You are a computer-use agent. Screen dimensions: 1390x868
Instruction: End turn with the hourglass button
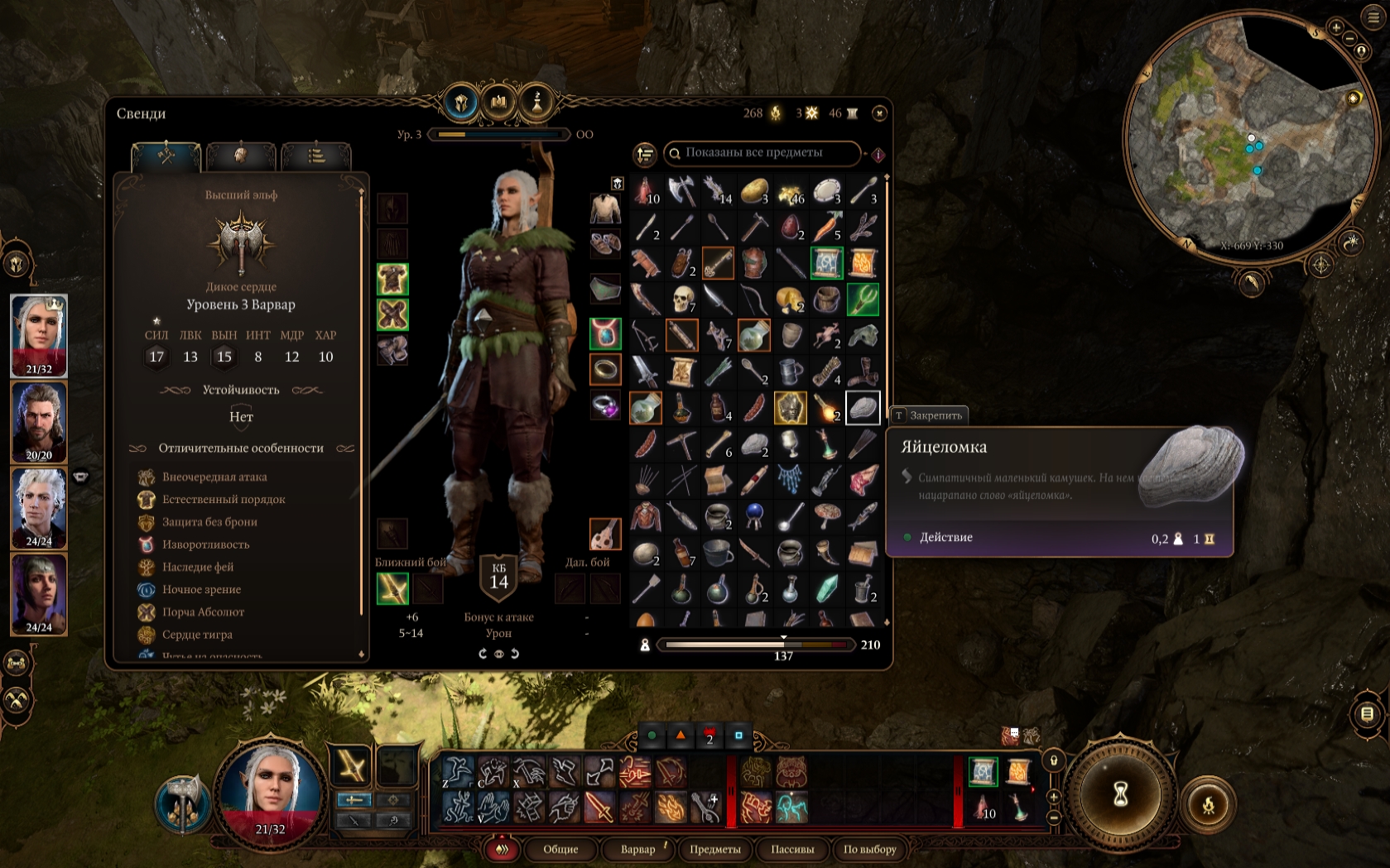click(x=1120, y=794)
